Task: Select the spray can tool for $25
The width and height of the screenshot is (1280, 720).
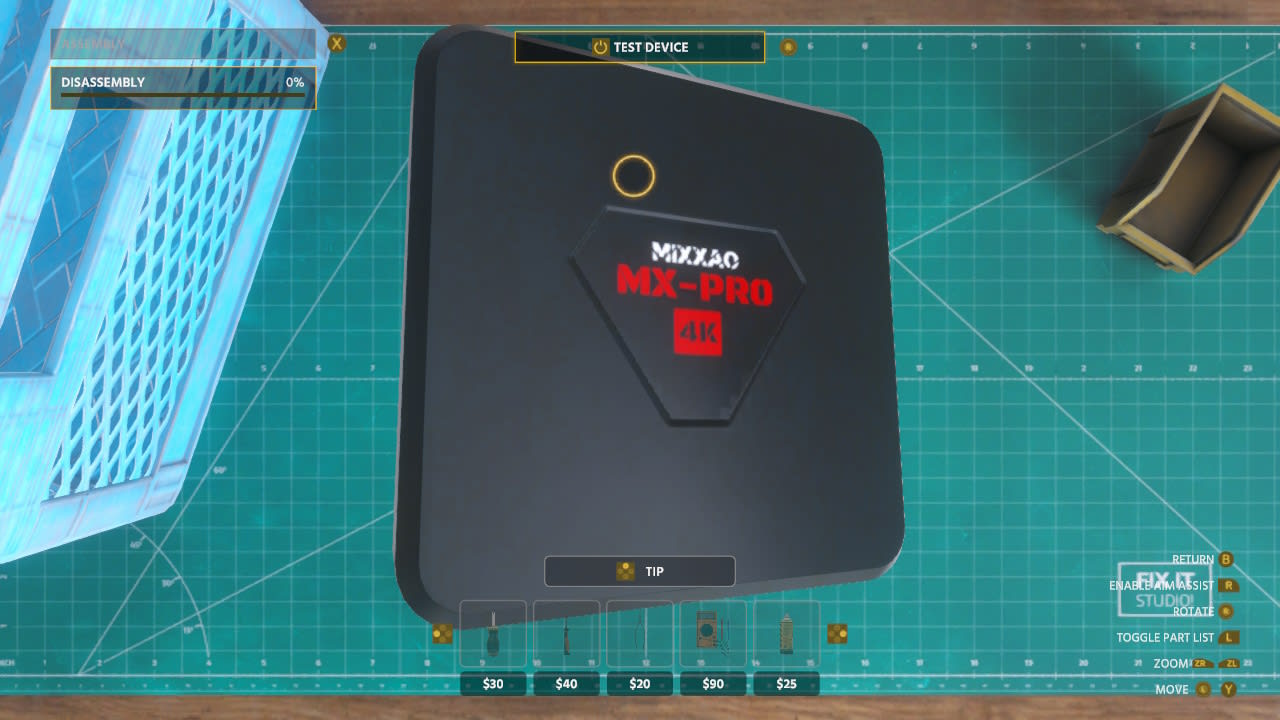Action: pyautogui.click(x=786, y=636)
